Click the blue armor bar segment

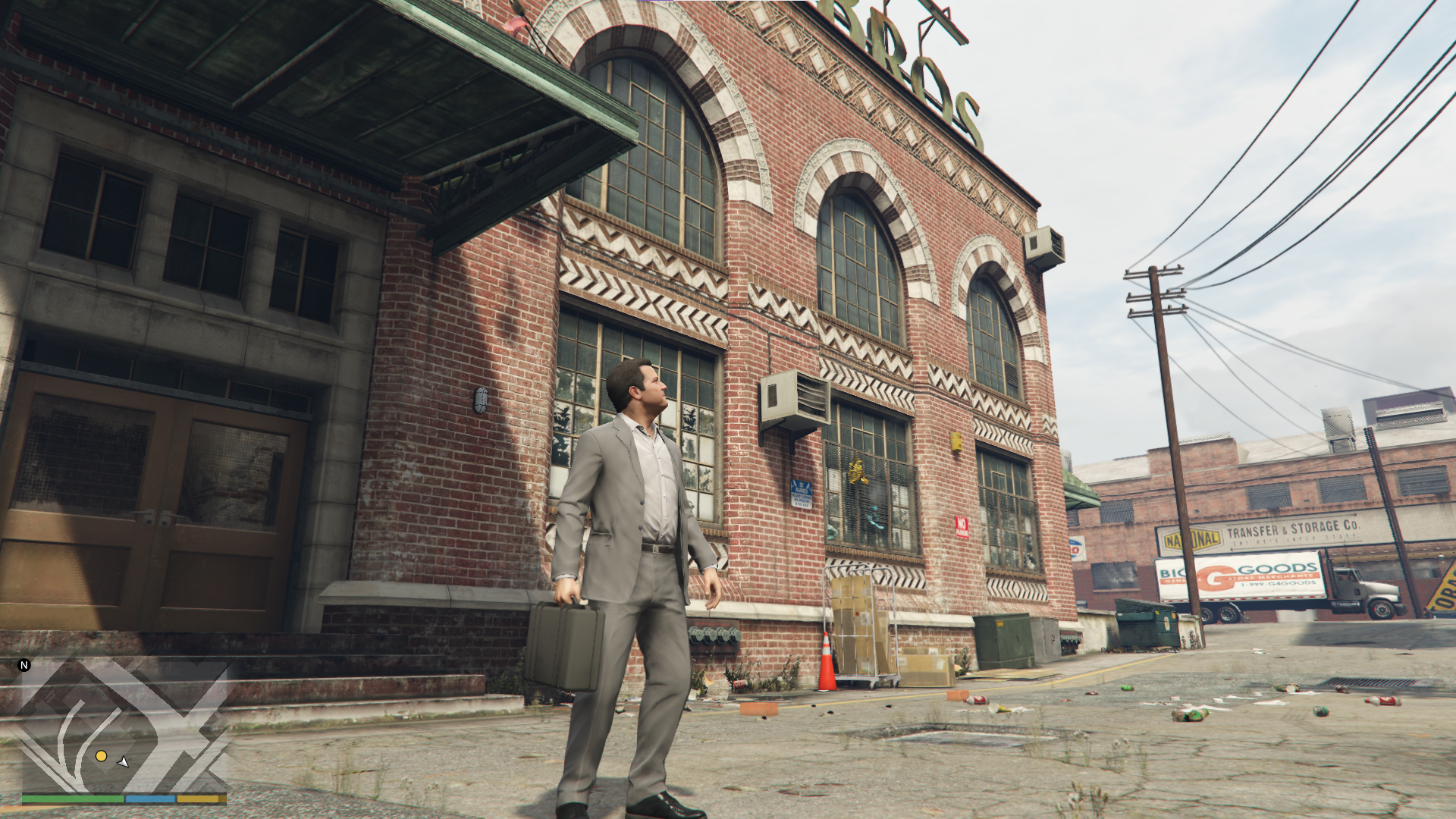(150, 800)
